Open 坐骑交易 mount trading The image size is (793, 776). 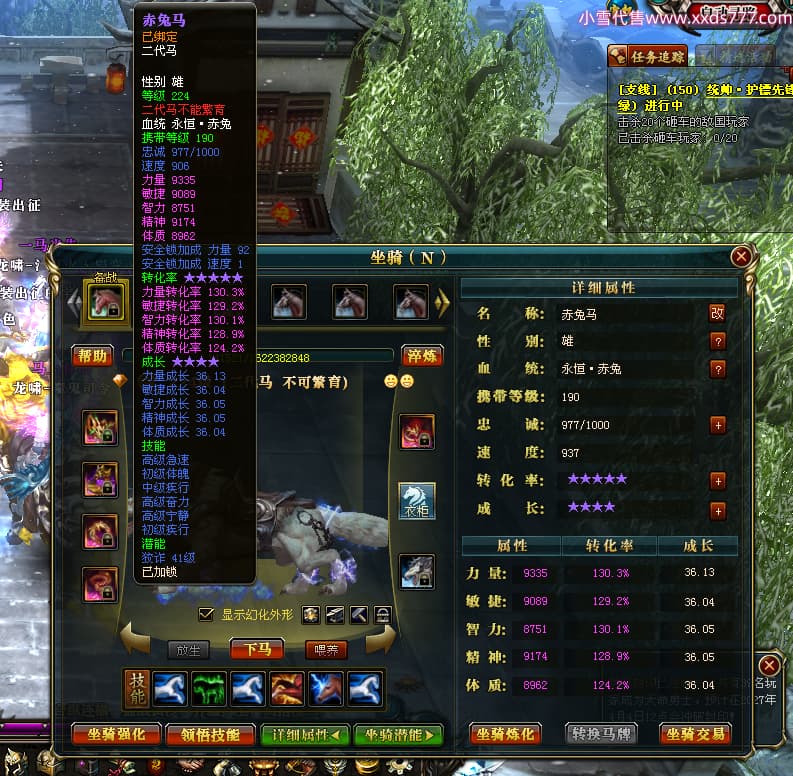[x=694, y=734]
